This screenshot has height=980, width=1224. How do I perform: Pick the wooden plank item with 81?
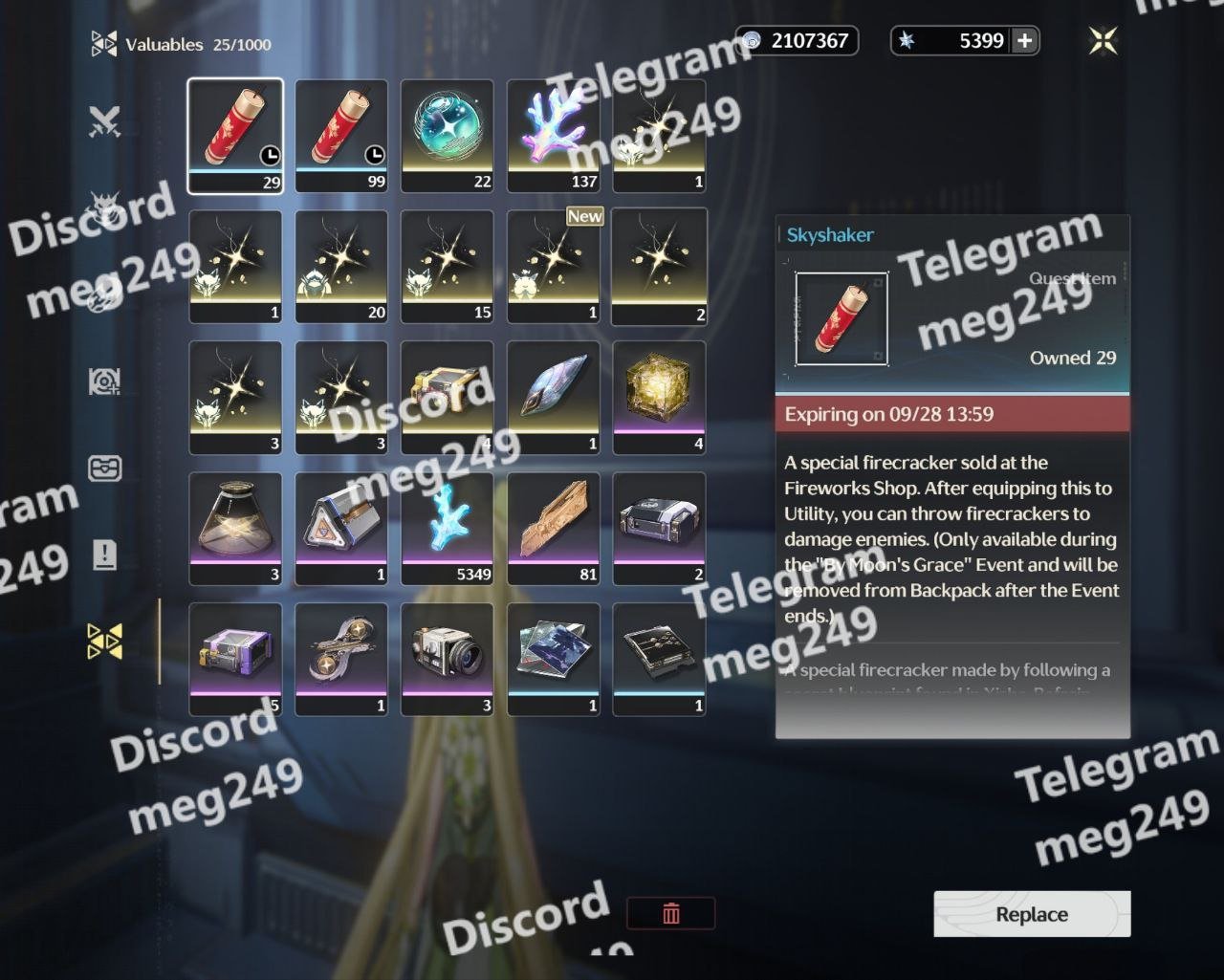click(554, 529)
